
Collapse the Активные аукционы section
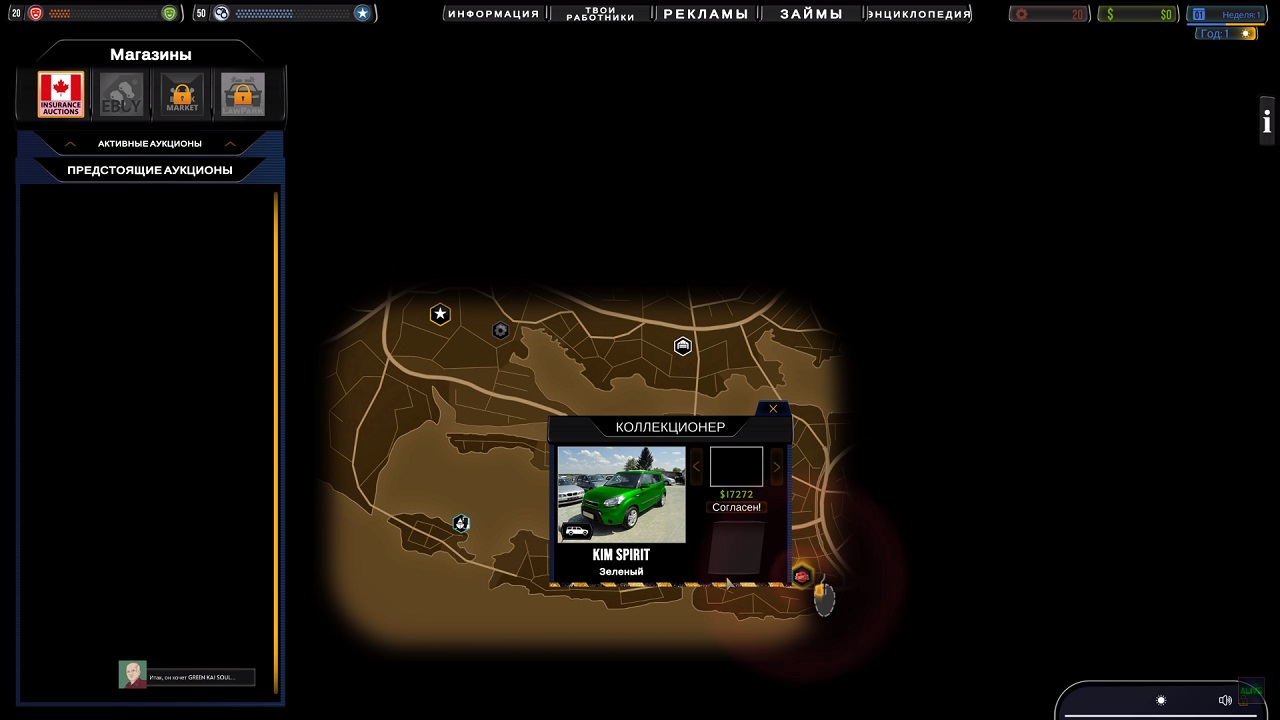click(150, 144)
